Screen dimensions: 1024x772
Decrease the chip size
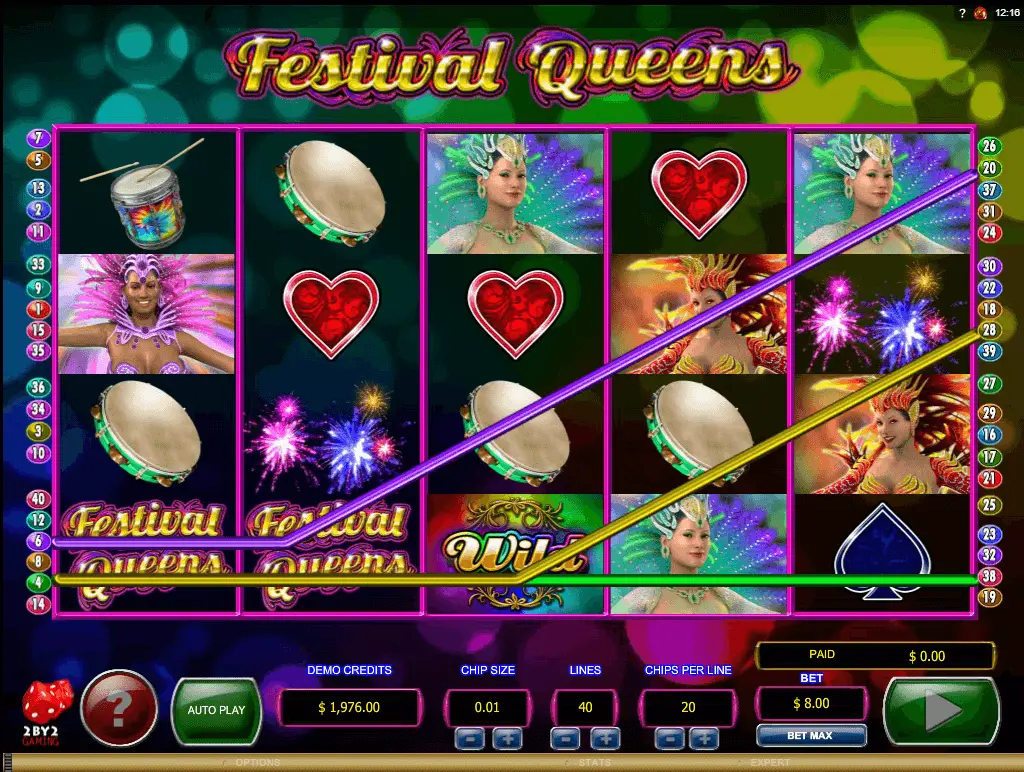coord(469,739)
